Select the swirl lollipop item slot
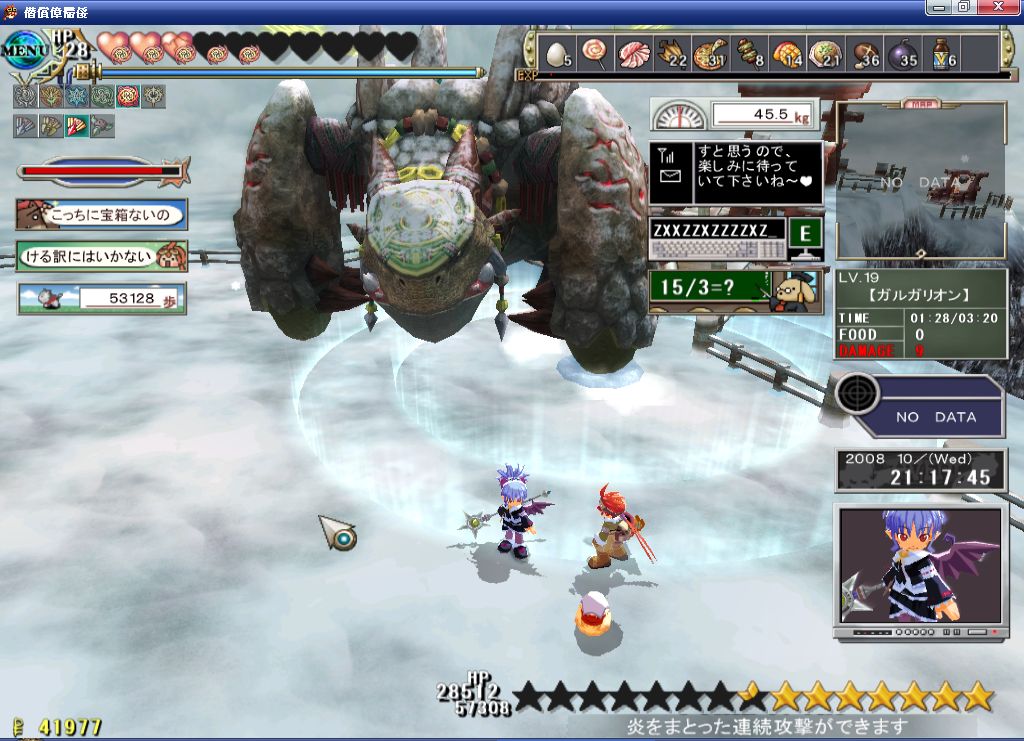Viewport: 1024px width, 741px height. 594,52
